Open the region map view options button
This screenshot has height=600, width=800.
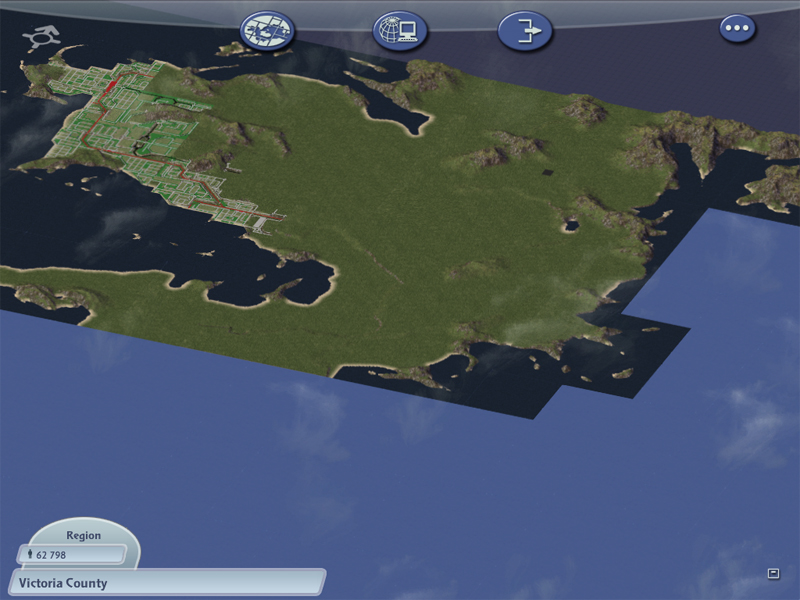point(268,31)
